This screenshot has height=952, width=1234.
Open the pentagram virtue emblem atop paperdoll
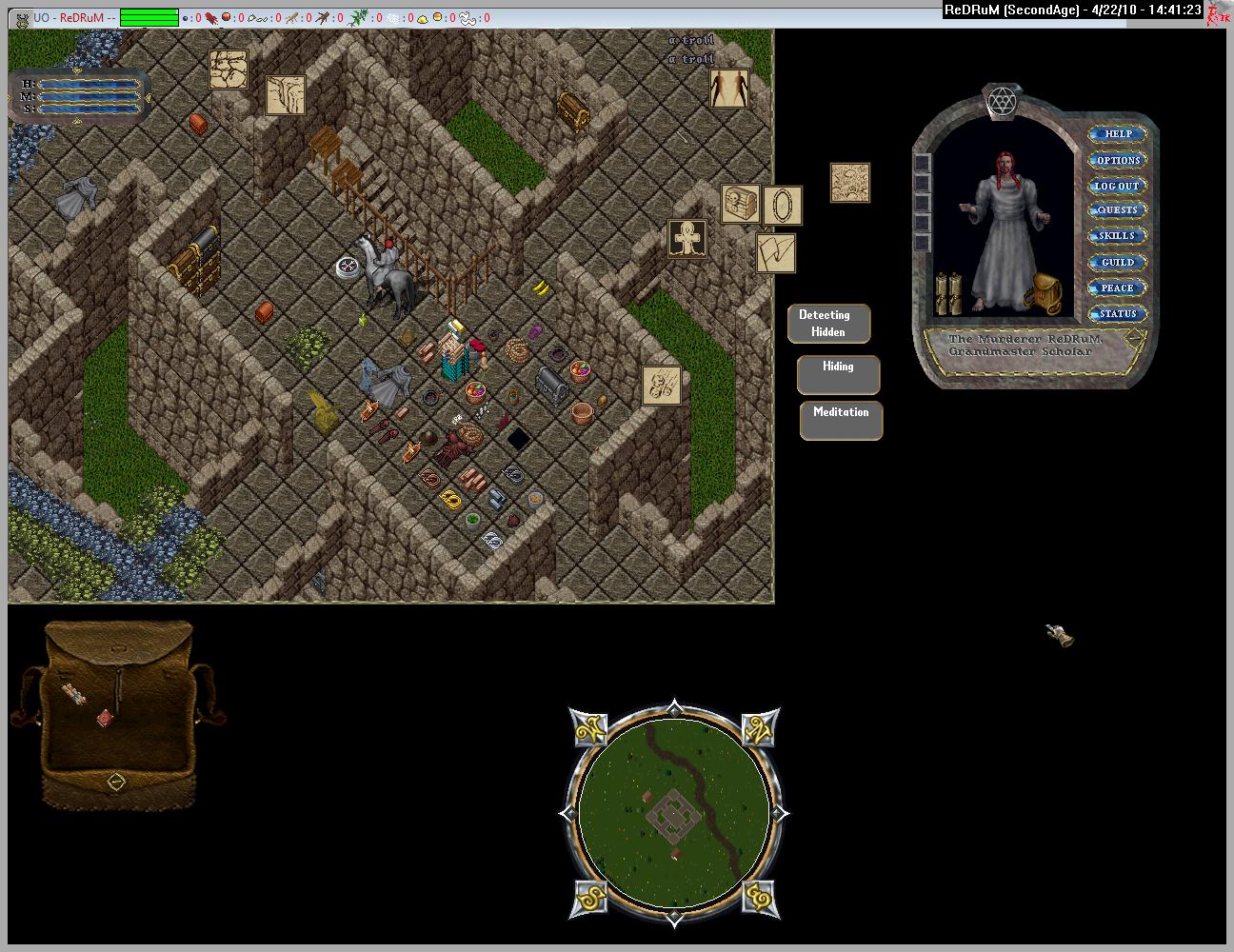(x=999, y=101)
